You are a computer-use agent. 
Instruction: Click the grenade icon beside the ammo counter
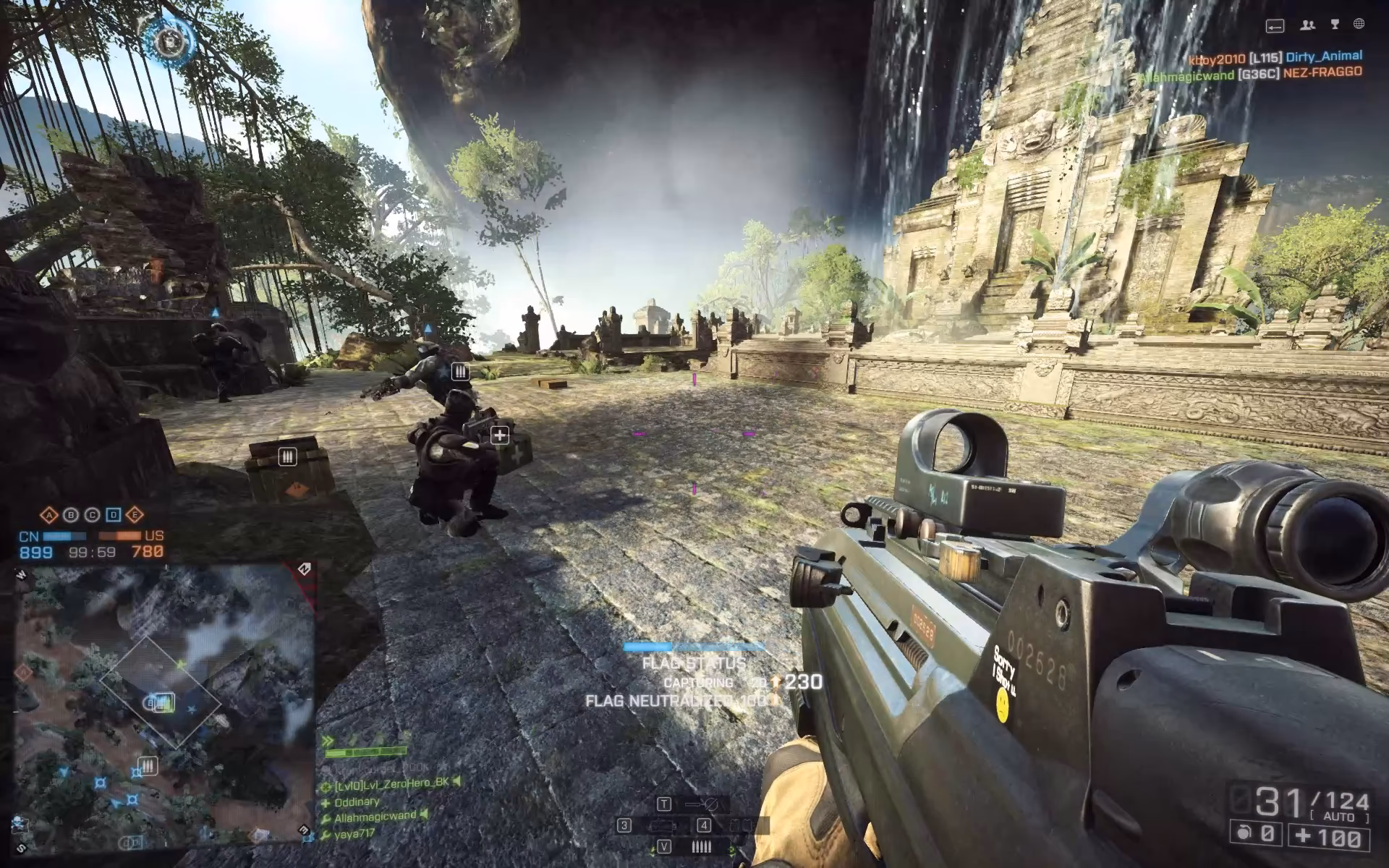(x=1241, y=831)
